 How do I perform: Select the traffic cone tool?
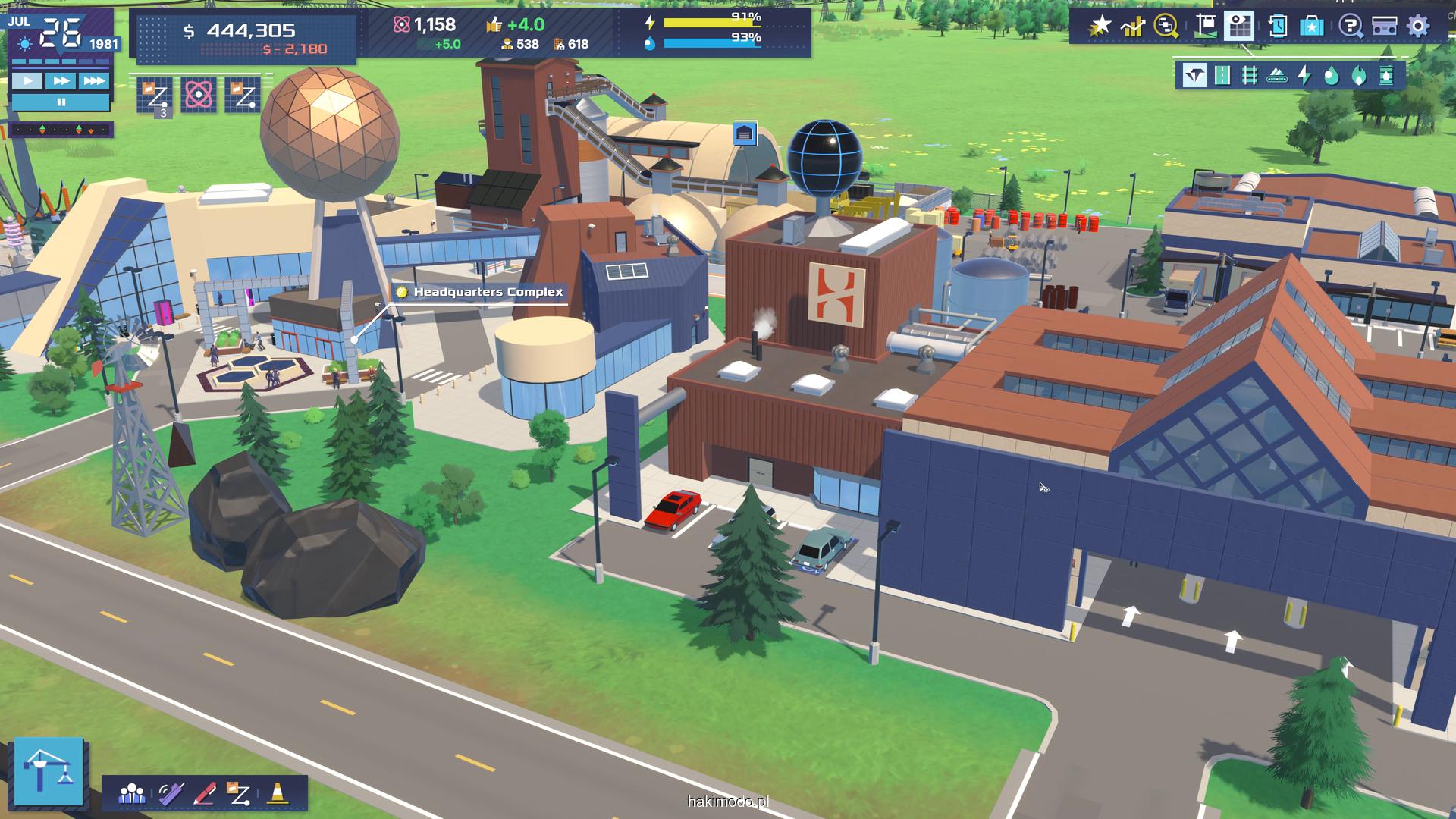click(278, 793)
